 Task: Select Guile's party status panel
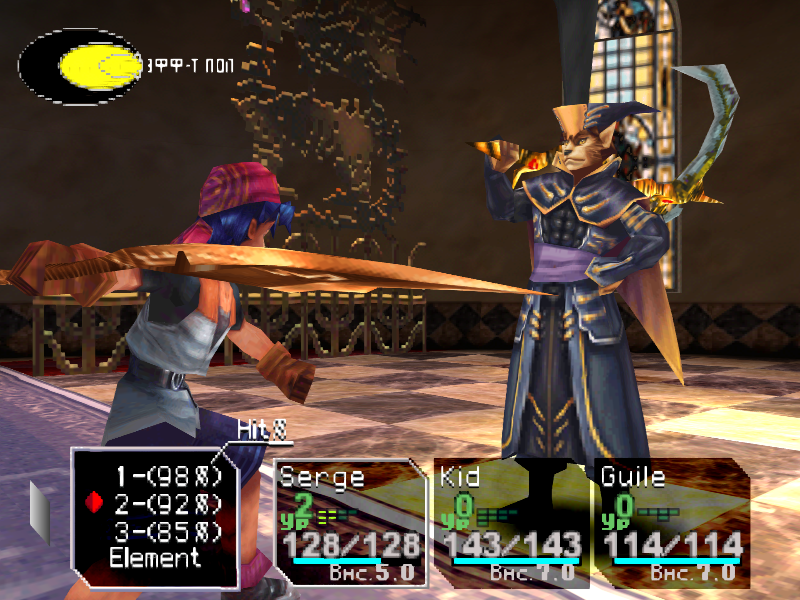pos(671,522)
